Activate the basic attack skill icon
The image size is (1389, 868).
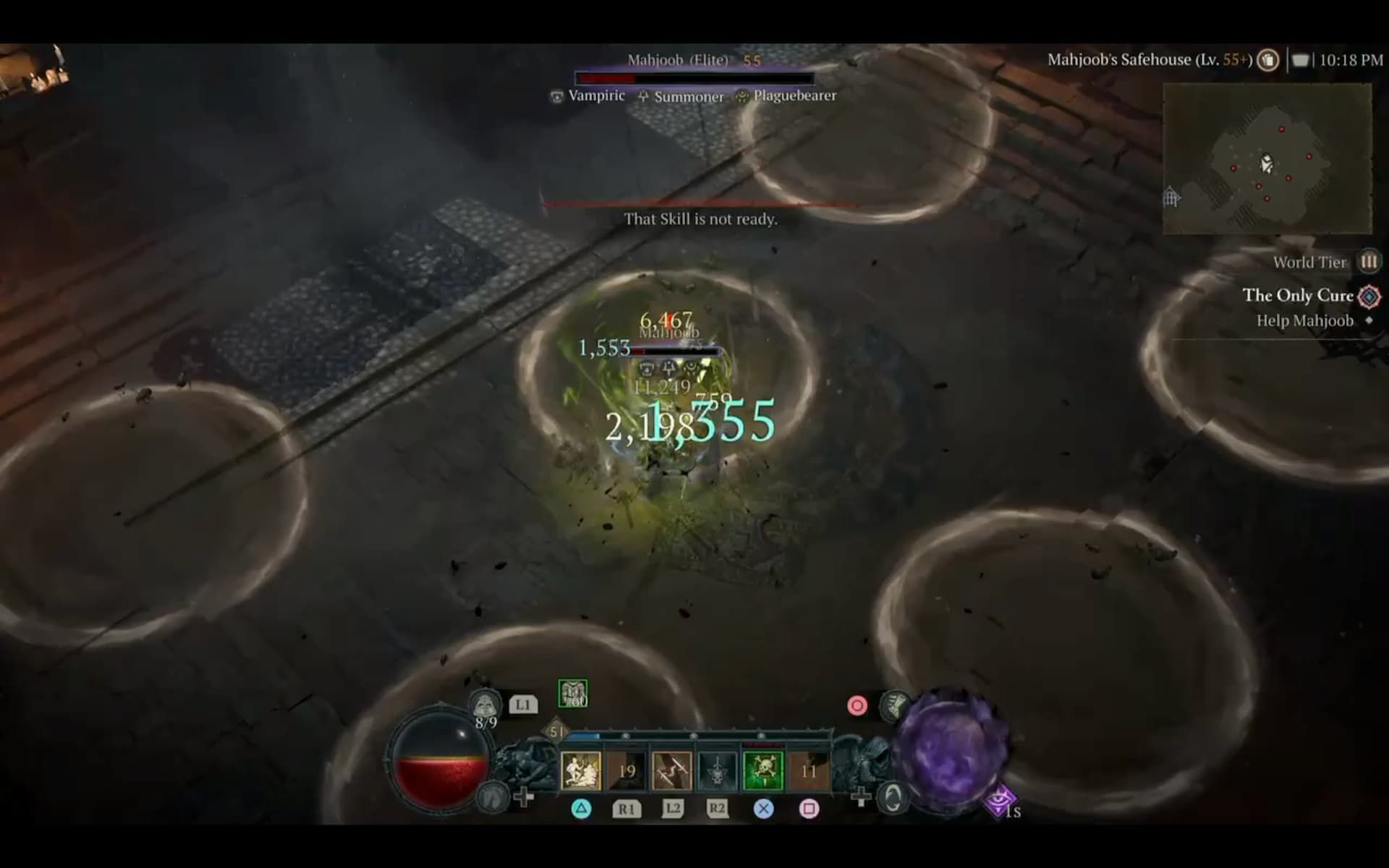coord(582,769)
